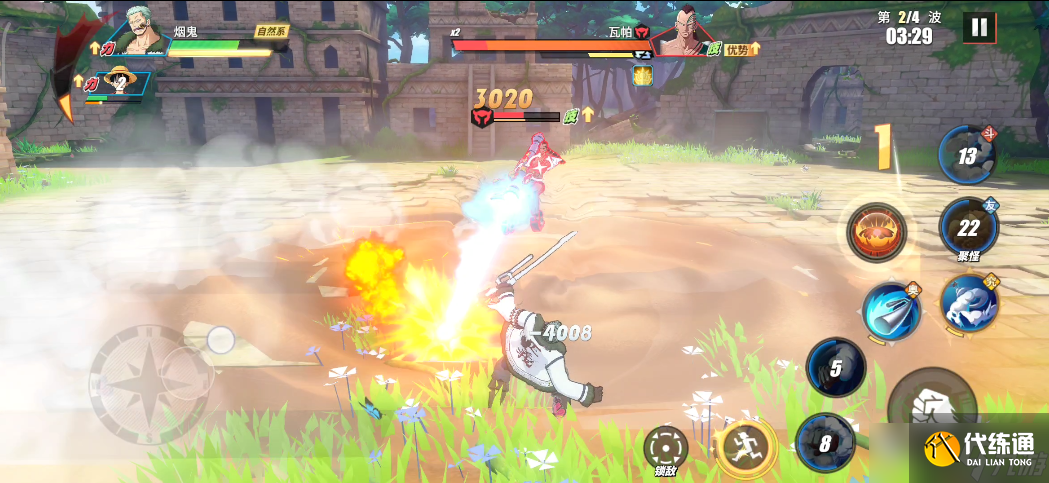
Task: Tap the enemy boss 瓦帕 portrait
Action: tap(679, 32)
